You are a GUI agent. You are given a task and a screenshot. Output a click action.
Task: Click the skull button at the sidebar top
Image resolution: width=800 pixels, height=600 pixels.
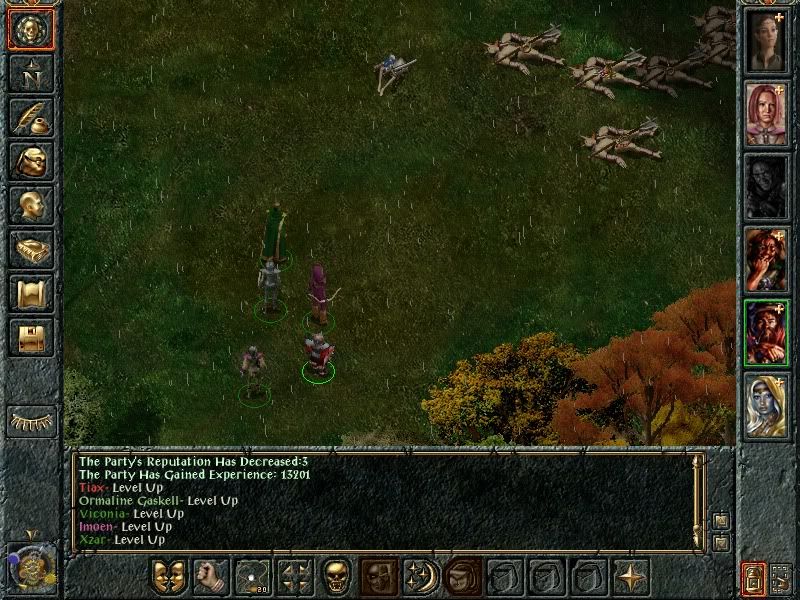coord(30,29)
